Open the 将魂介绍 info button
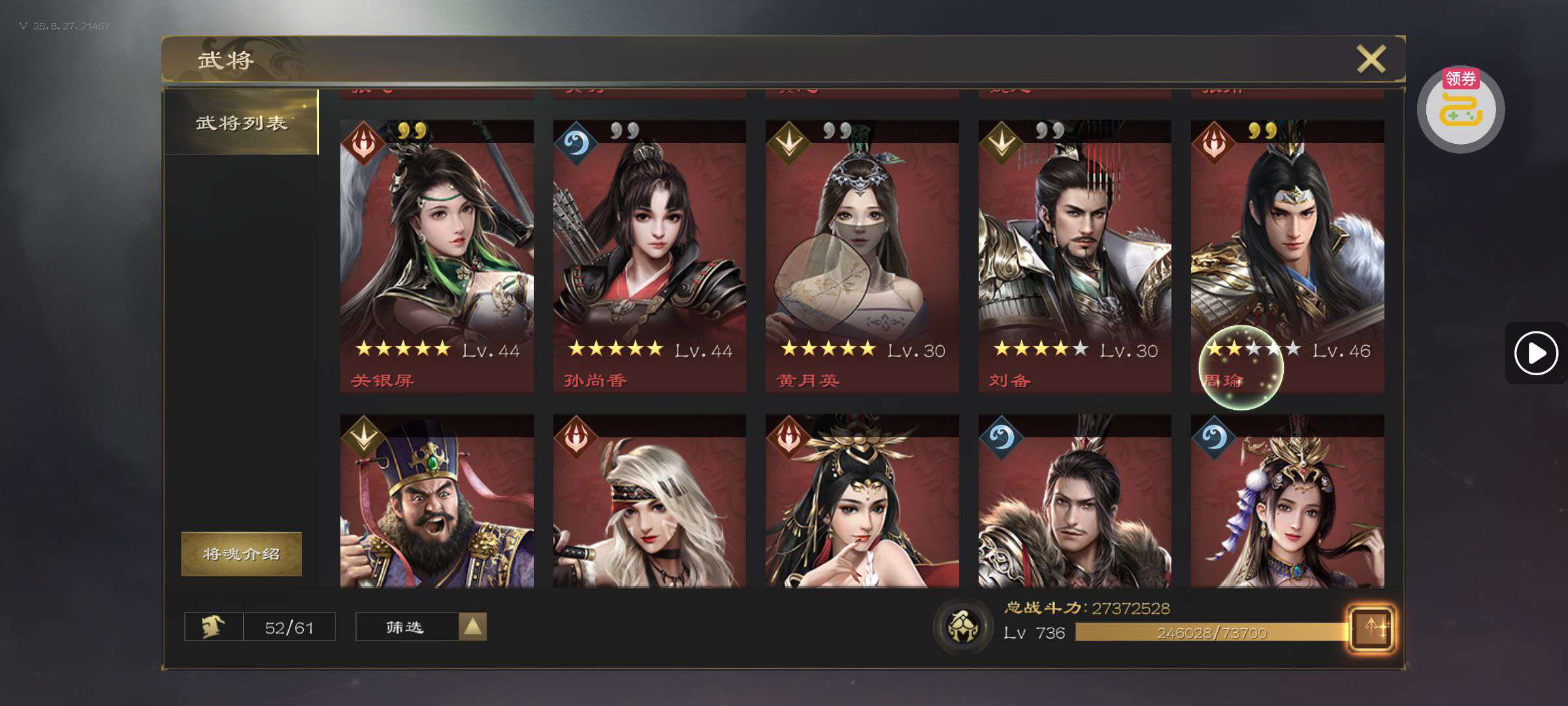 tap(241, 554)
